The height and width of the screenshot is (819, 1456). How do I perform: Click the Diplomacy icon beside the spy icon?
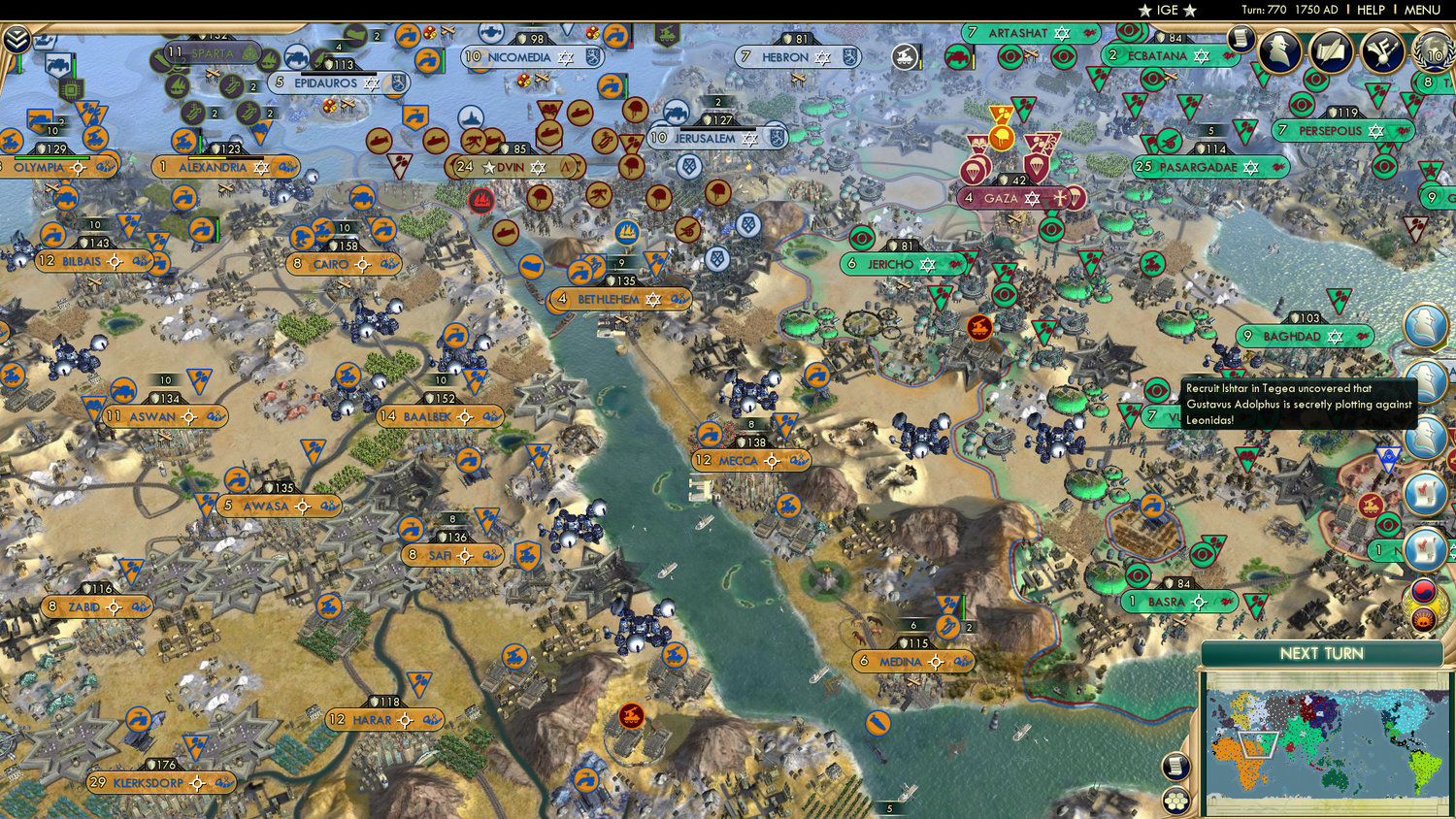[x=1382, y=51]
